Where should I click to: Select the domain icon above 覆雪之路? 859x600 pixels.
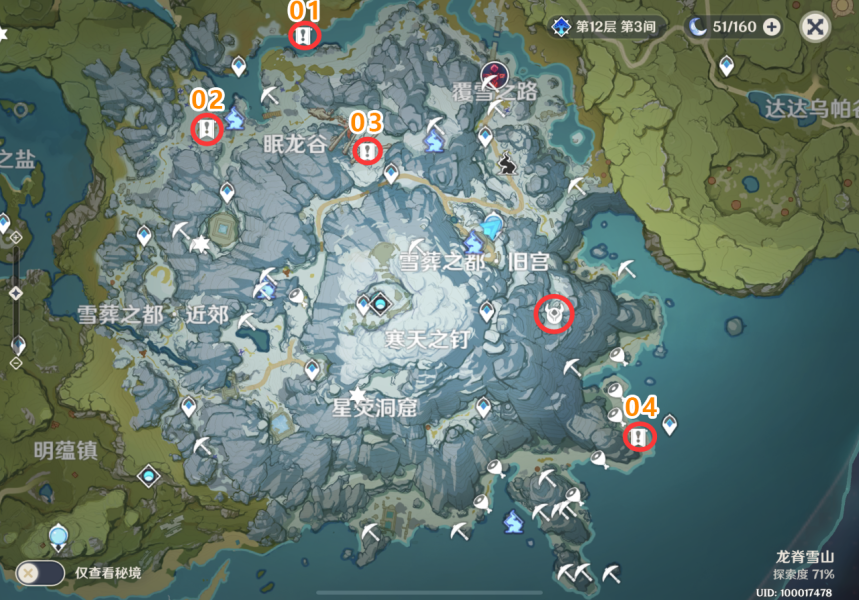(493, 73)
